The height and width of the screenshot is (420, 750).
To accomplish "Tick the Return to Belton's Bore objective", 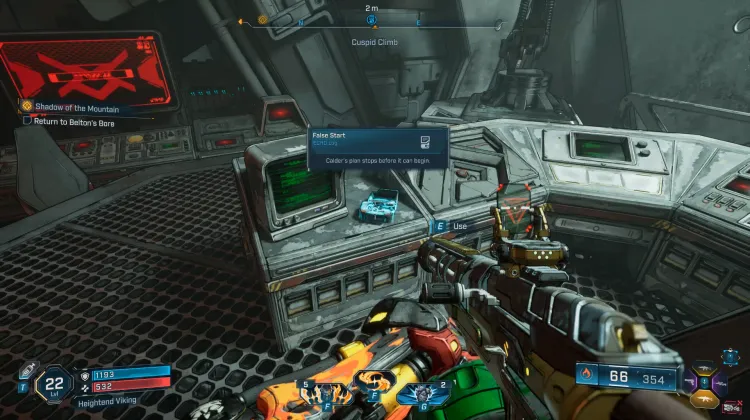I will pos(28,120).
